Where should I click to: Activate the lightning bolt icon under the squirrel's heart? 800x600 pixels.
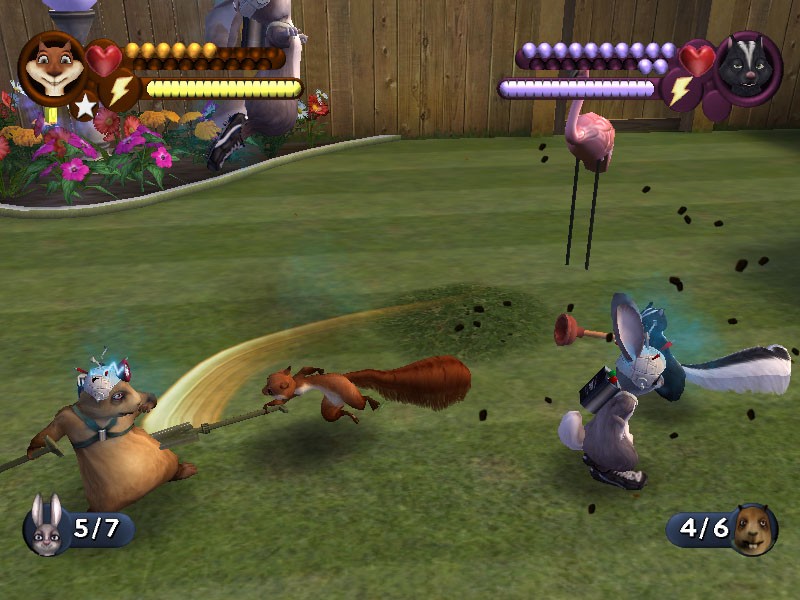pos(121,91)
